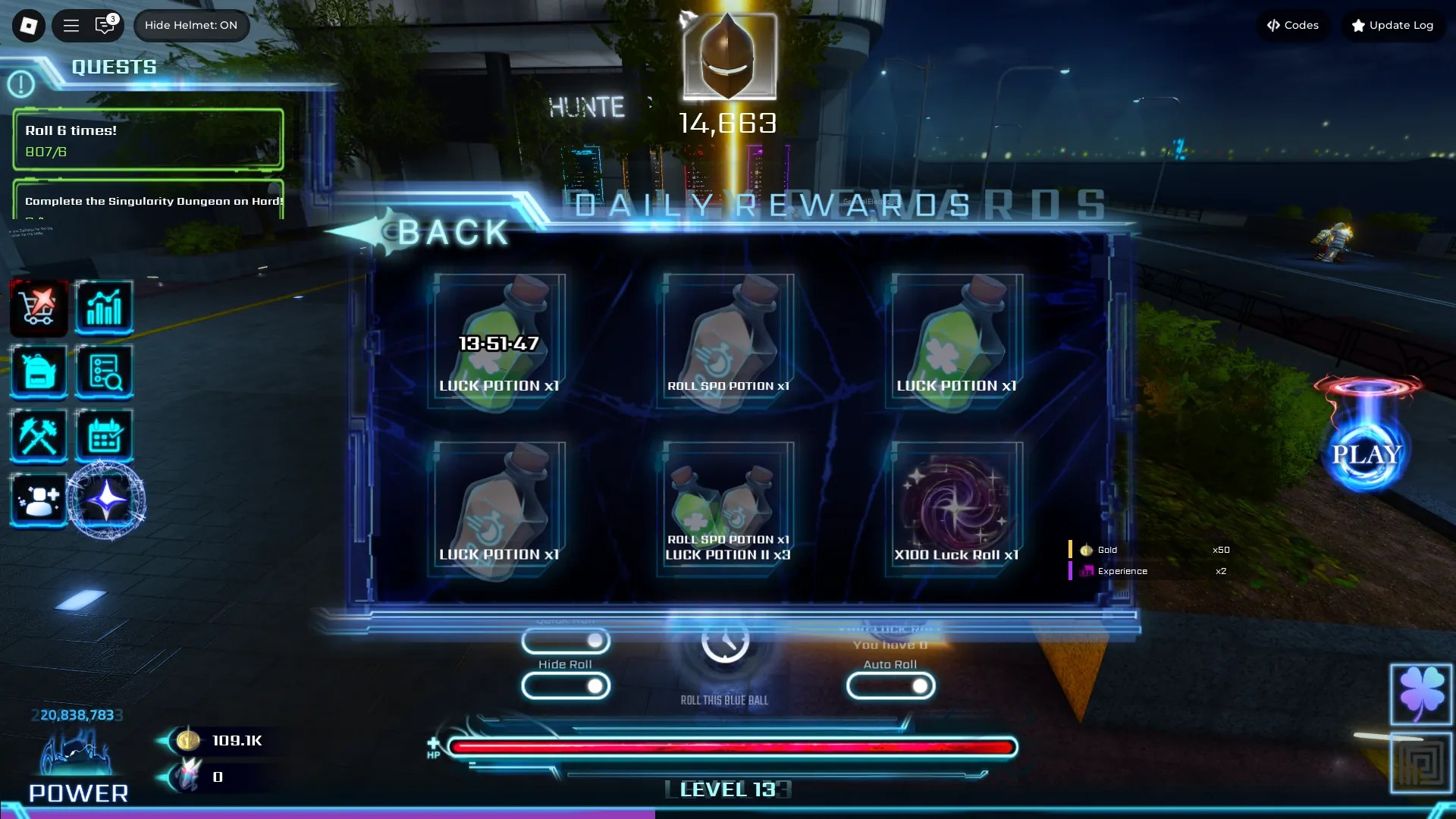Open the stats bar-chart icon

coord(105,308)
